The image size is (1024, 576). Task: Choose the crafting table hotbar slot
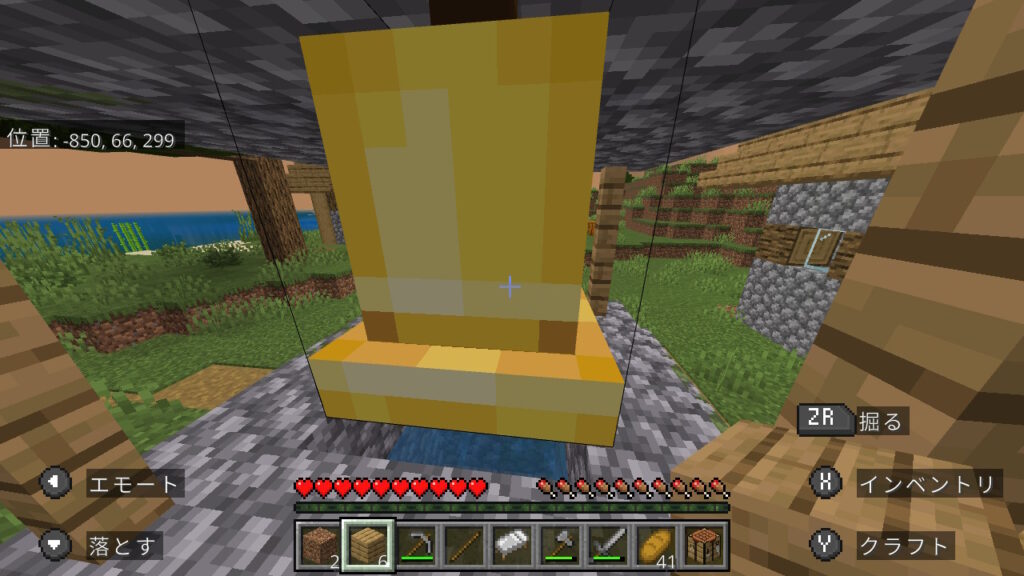click(x=704, y=546)
